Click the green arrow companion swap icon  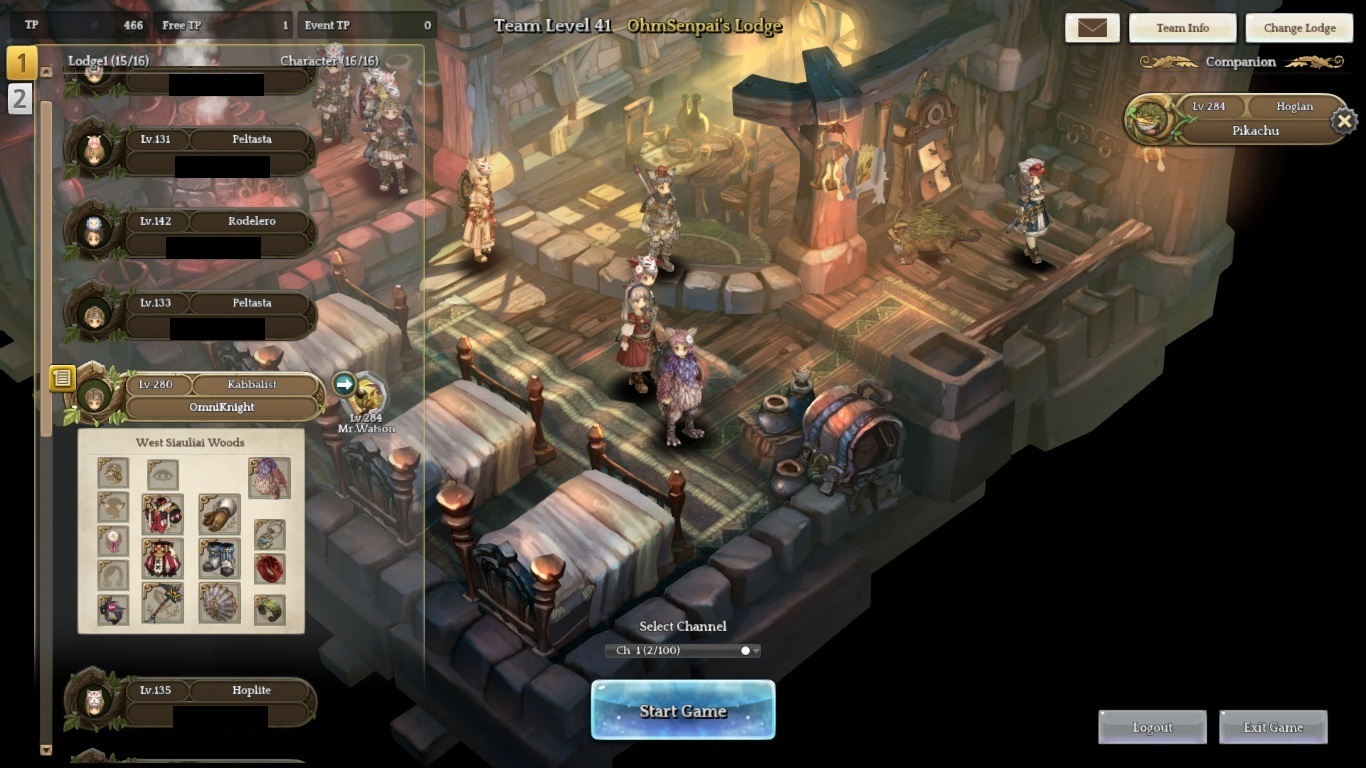[344, 384]
